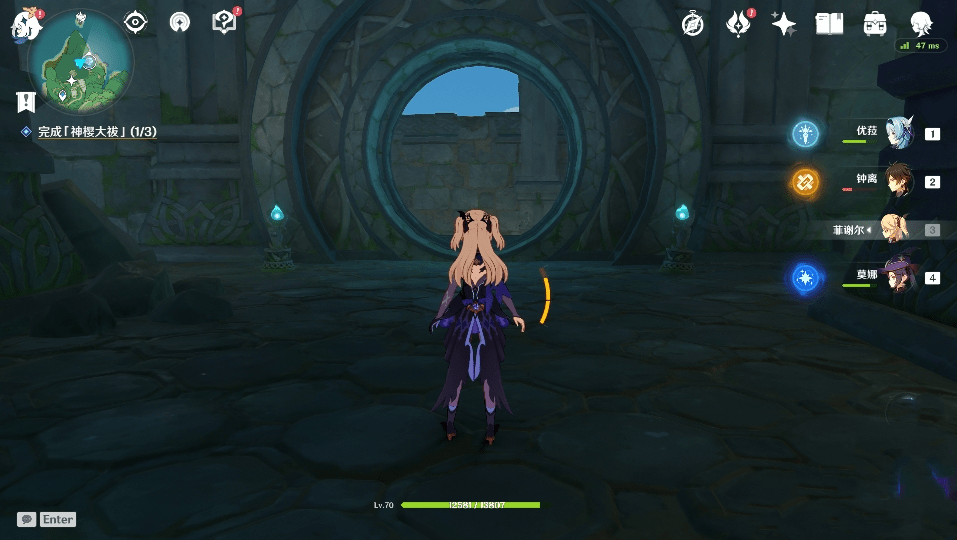Viewport: 957px width, 540px height.
Task: Open the quest menu bookmark icon
Action: click(26, 102)
